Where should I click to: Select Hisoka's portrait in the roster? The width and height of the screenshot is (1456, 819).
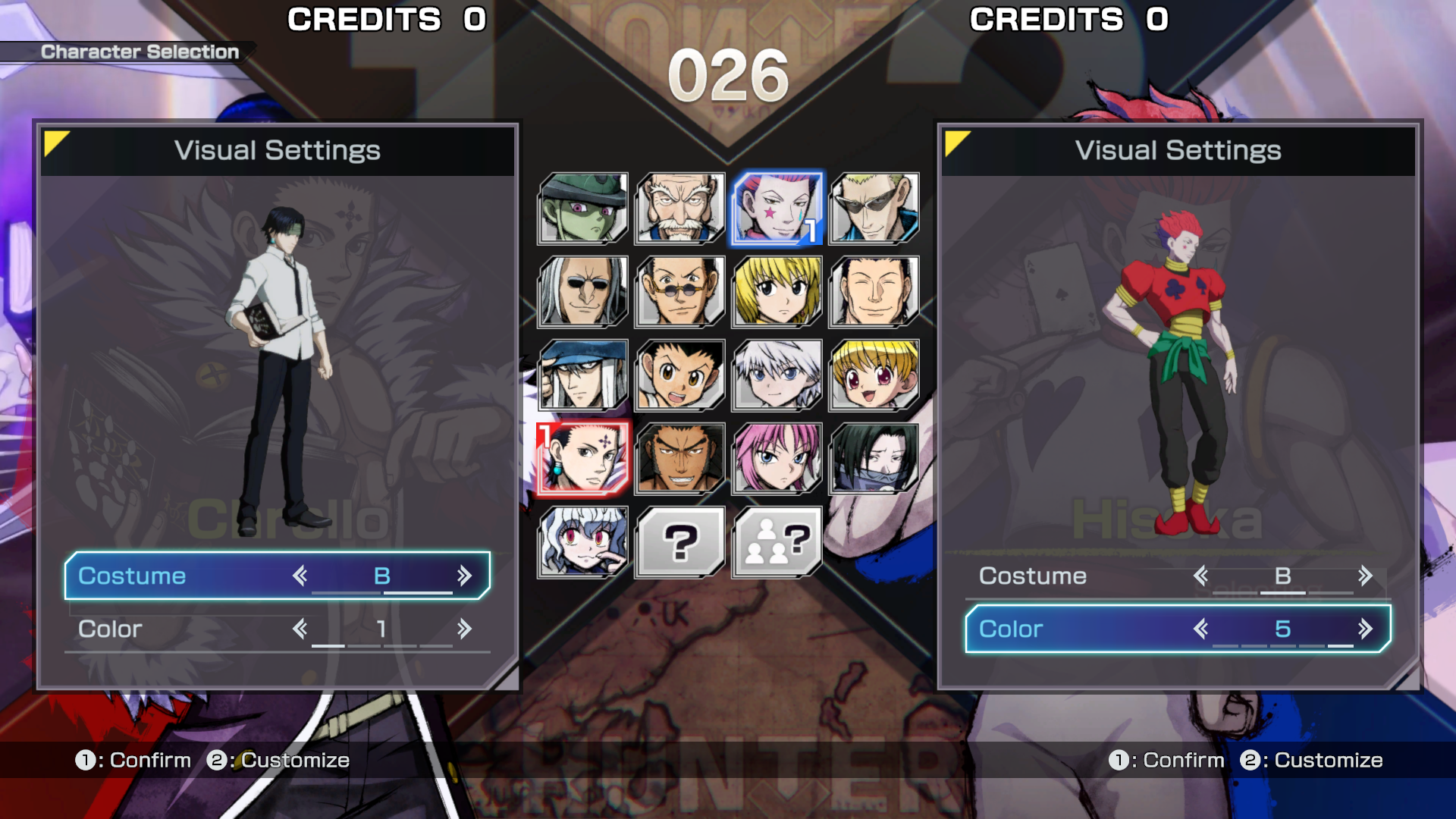[777, 209]
